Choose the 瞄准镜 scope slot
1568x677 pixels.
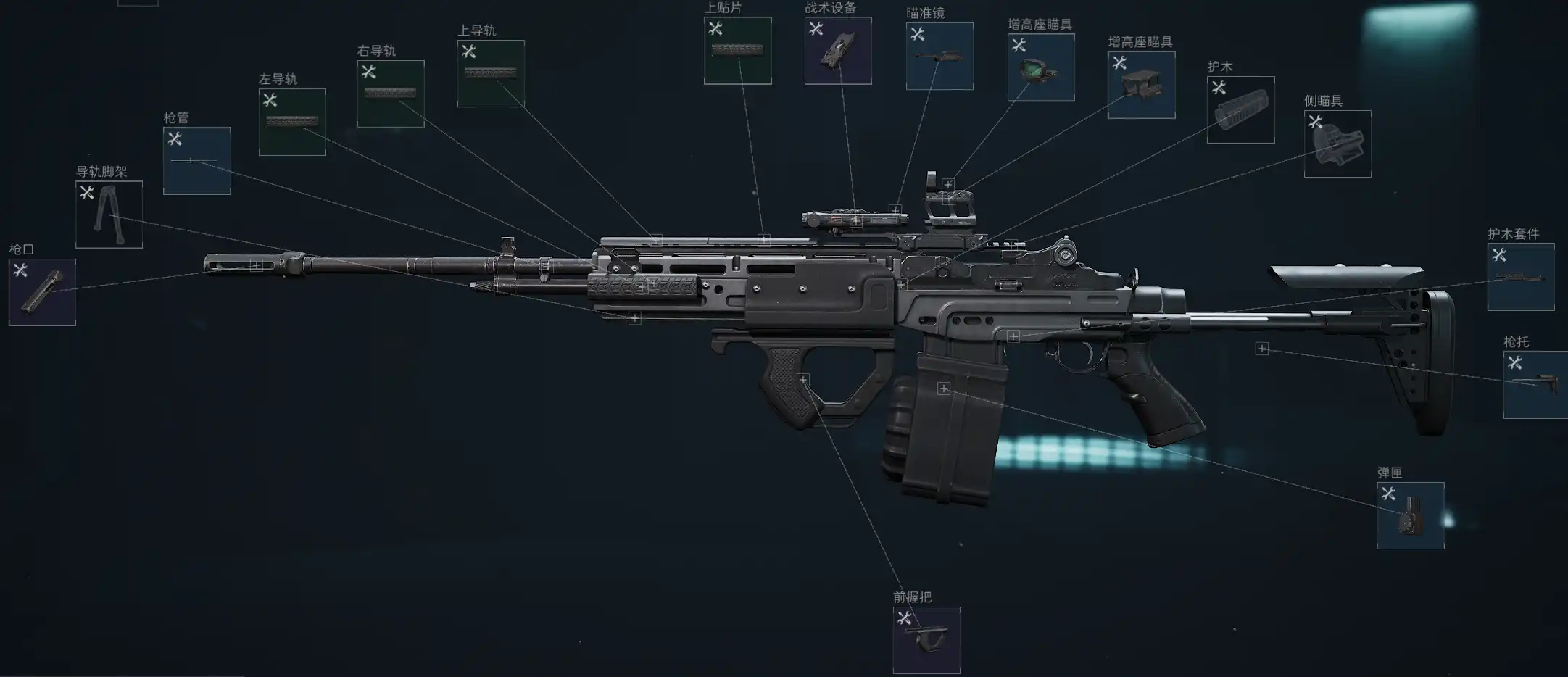coord(939,57)
